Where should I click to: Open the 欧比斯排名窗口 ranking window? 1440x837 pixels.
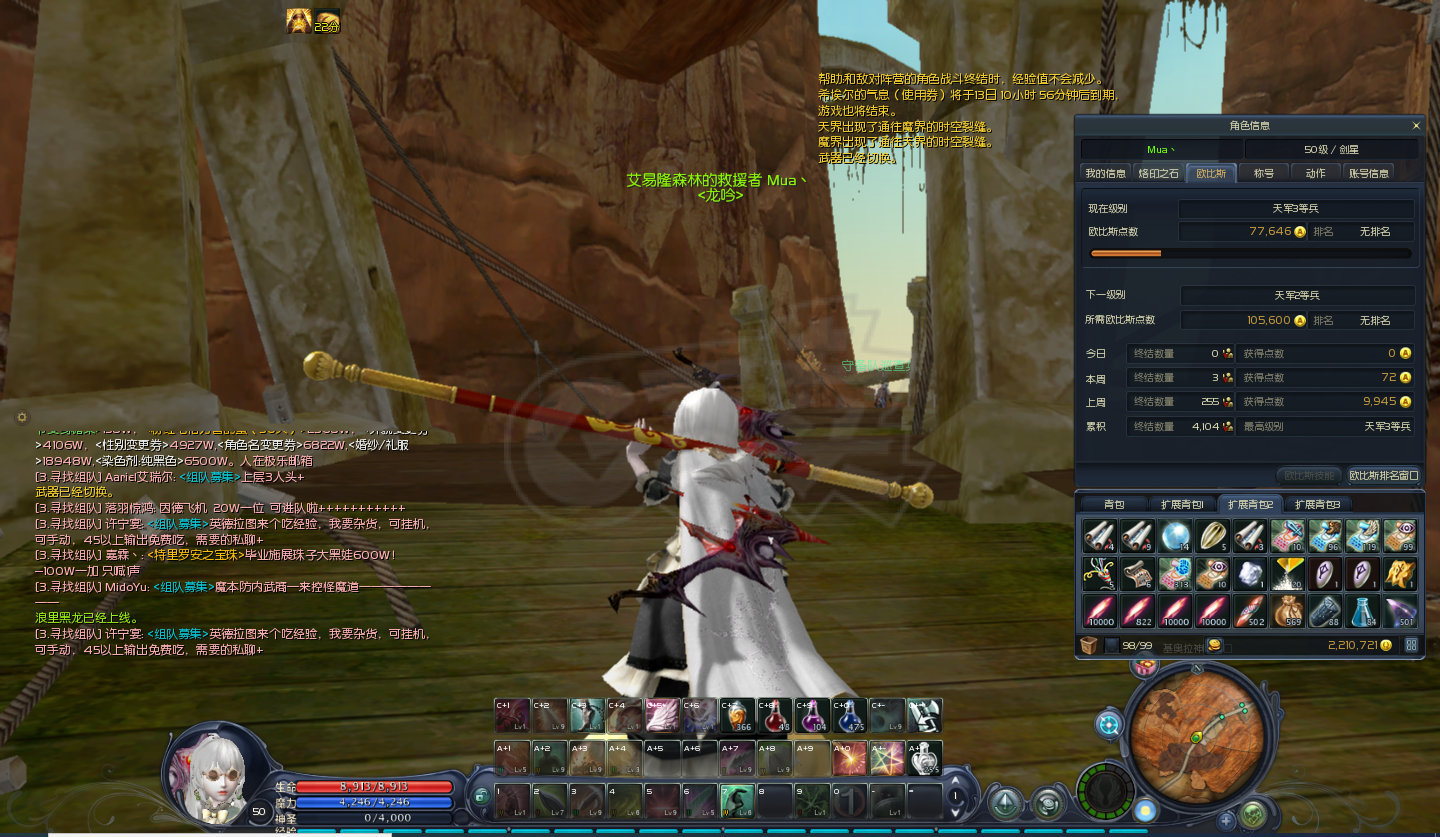coord(1383,475)
